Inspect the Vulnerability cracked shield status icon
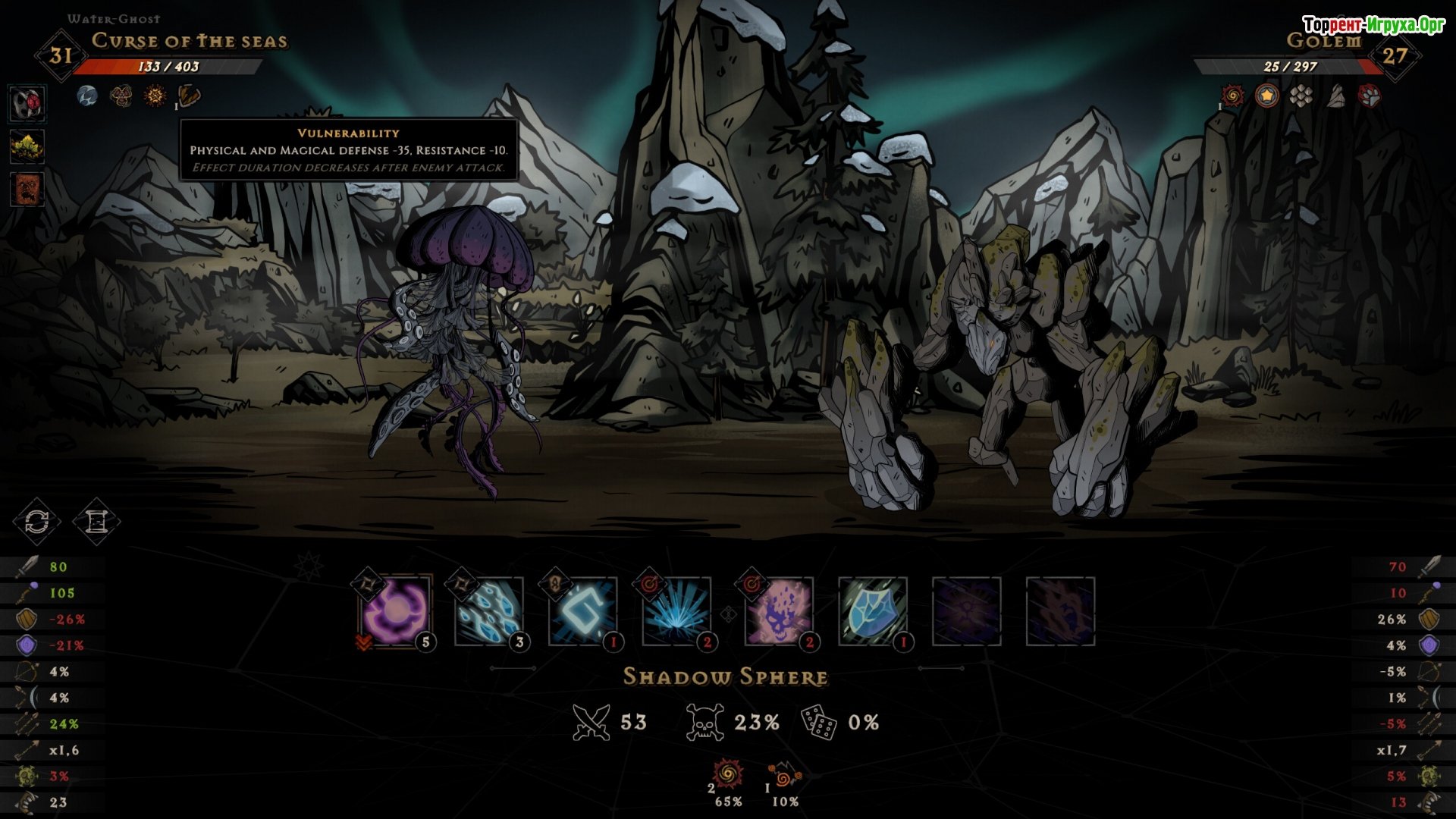Screen dimensions: 1456x819 point(189,96)
